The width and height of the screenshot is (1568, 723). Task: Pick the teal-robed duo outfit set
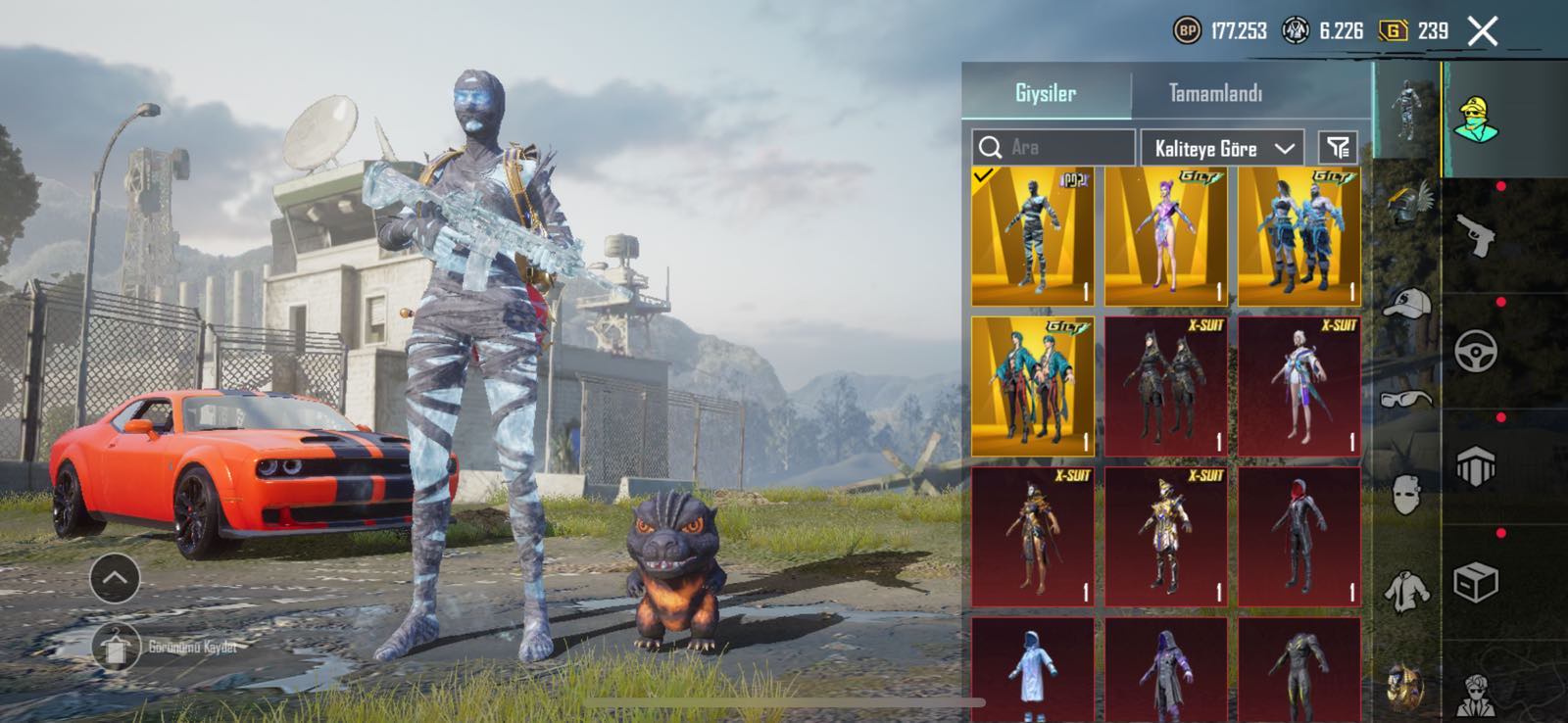(x=1032, y=386)
